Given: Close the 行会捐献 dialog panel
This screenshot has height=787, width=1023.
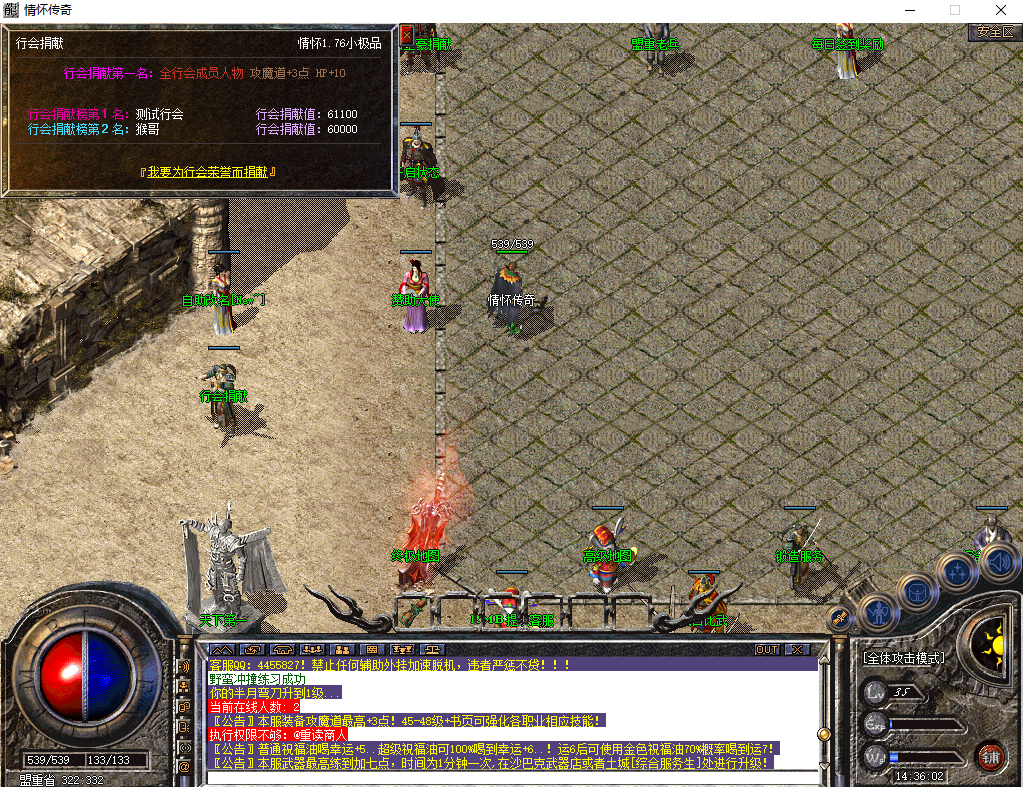Looking at the screenshot, I should (406, 35).
